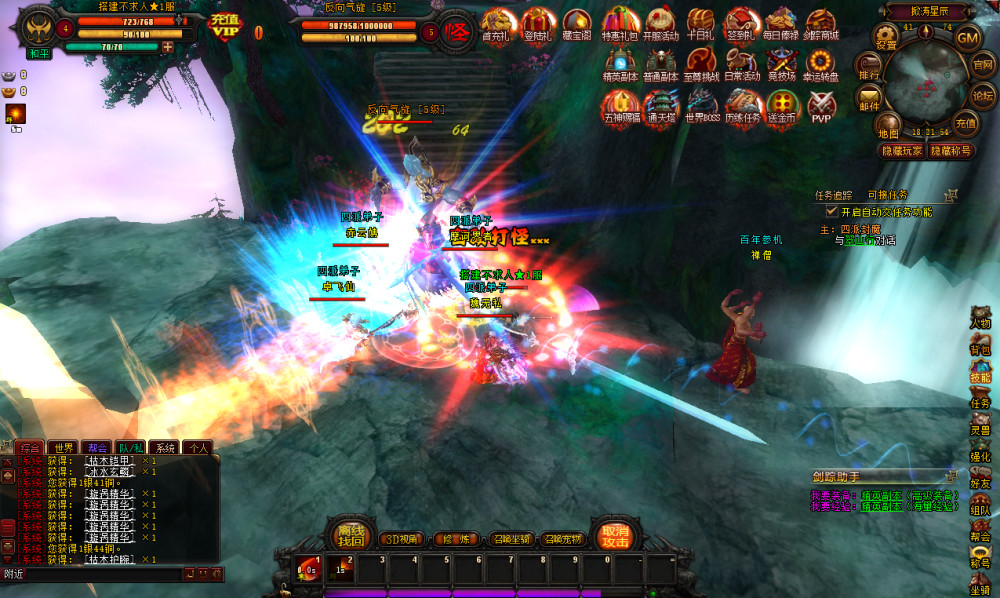Viewport: 1000px width, 598px height.
Task: Open the 充值 VIP recharge badge
Action: point(226,26)
